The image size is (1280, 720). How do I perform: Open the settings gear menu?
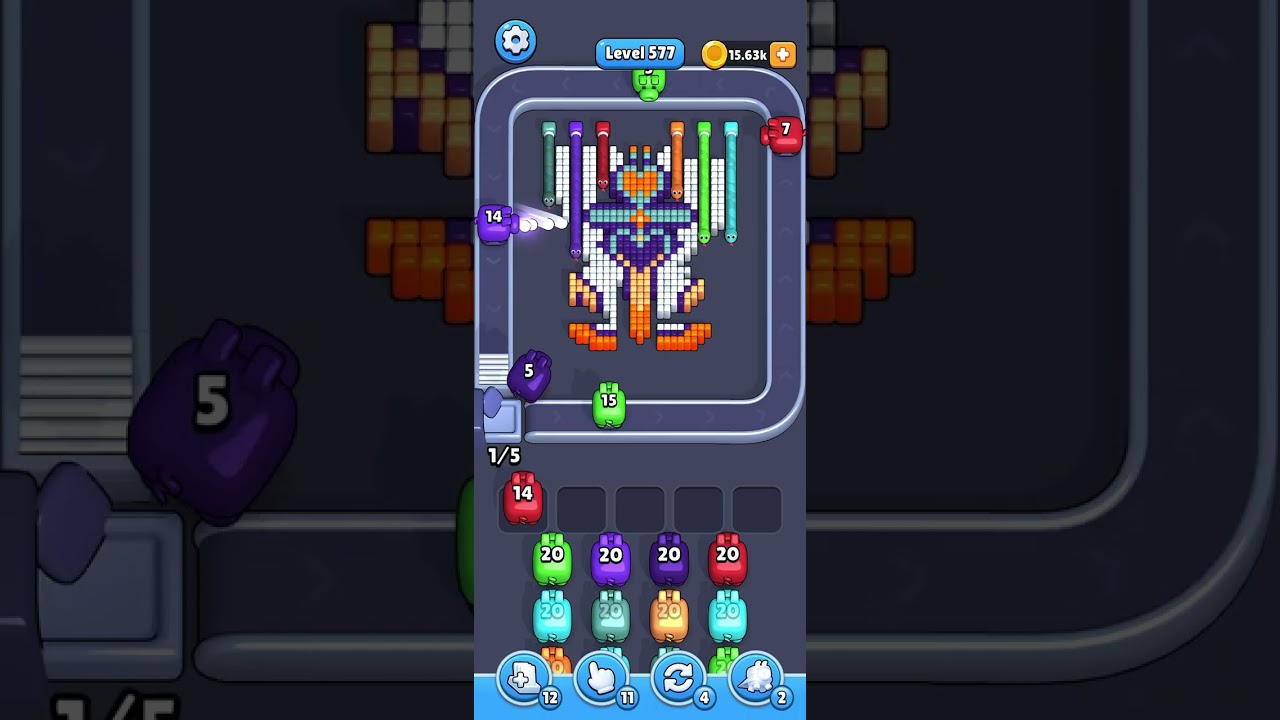(515, 41)
